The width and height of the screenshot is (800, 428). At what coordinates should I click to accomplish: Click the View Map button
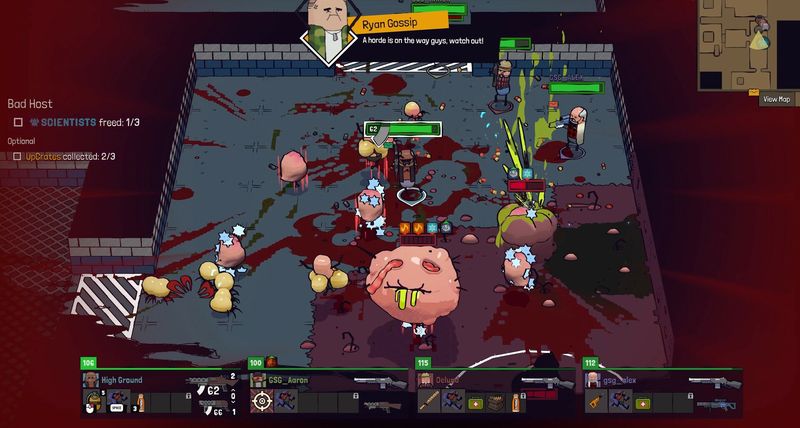point(777,99)
